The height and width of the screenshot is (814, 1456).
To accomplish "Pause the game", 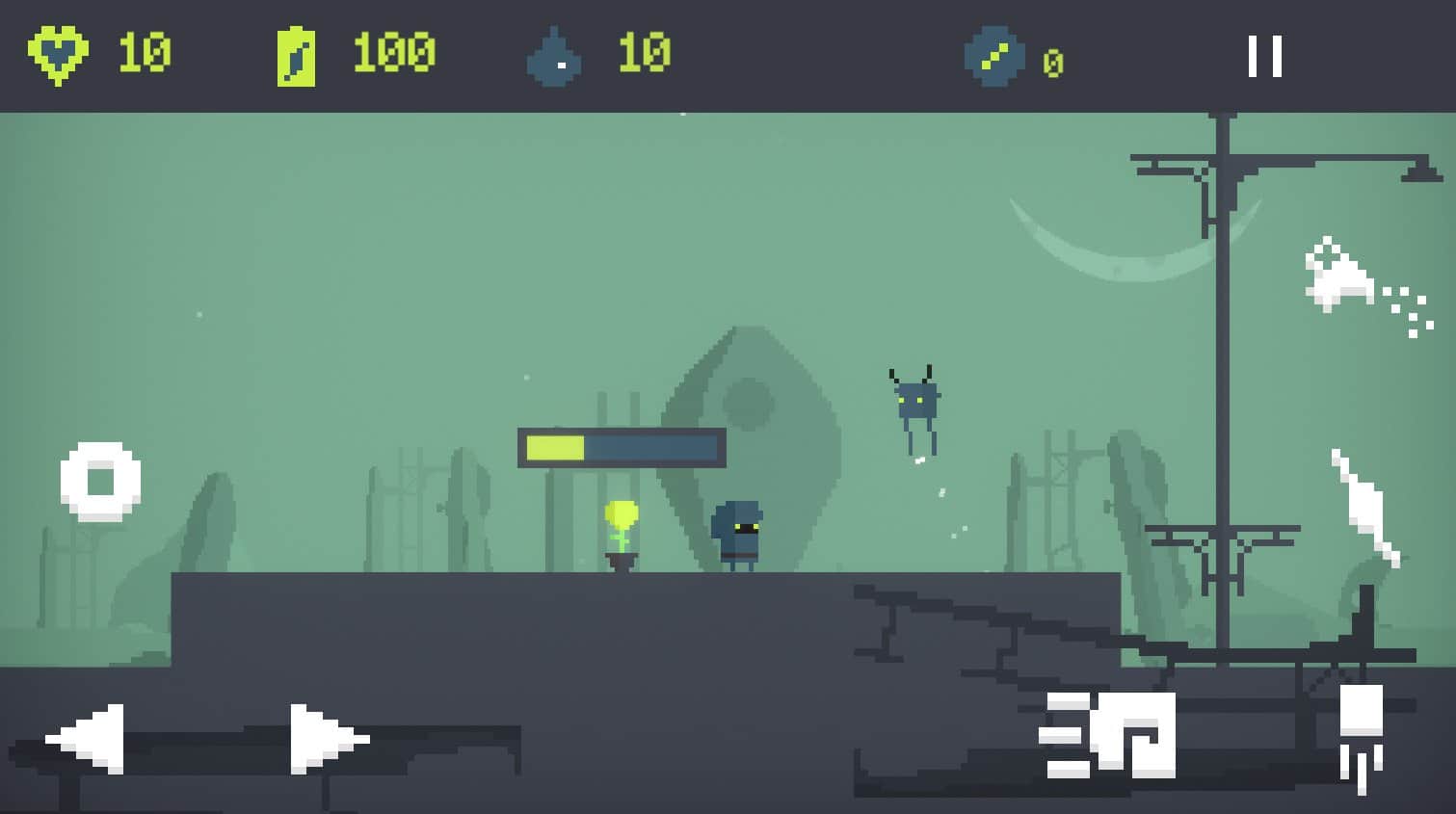I will tap(1264, 56).
